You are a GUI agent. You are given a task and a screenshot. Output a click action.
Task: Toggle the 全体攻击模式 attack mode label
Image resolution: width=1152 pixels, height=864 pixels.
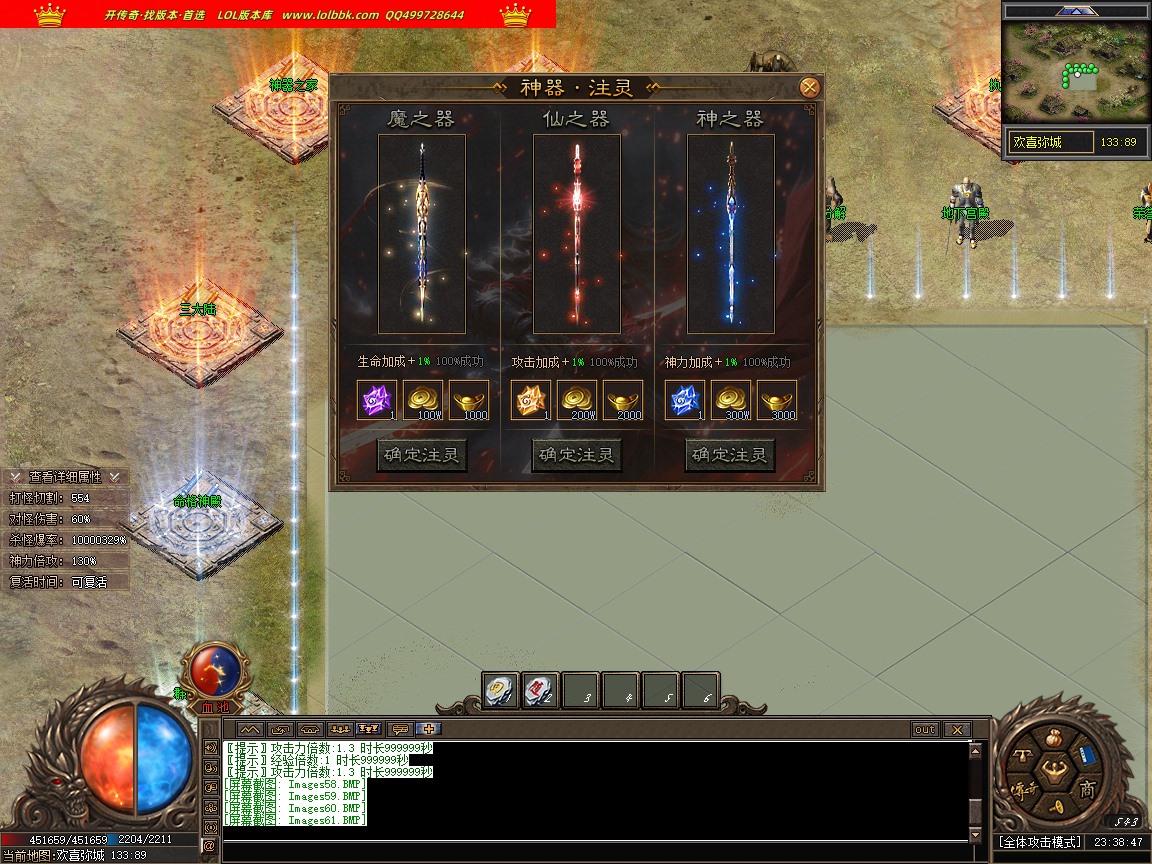(1040, 842)
